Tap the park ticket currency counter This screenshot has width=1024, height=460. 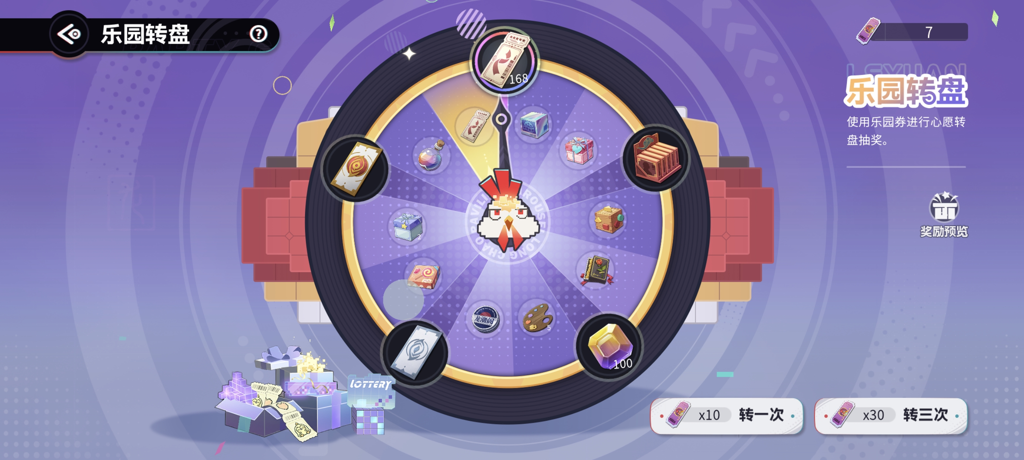(x=911, y=32)
